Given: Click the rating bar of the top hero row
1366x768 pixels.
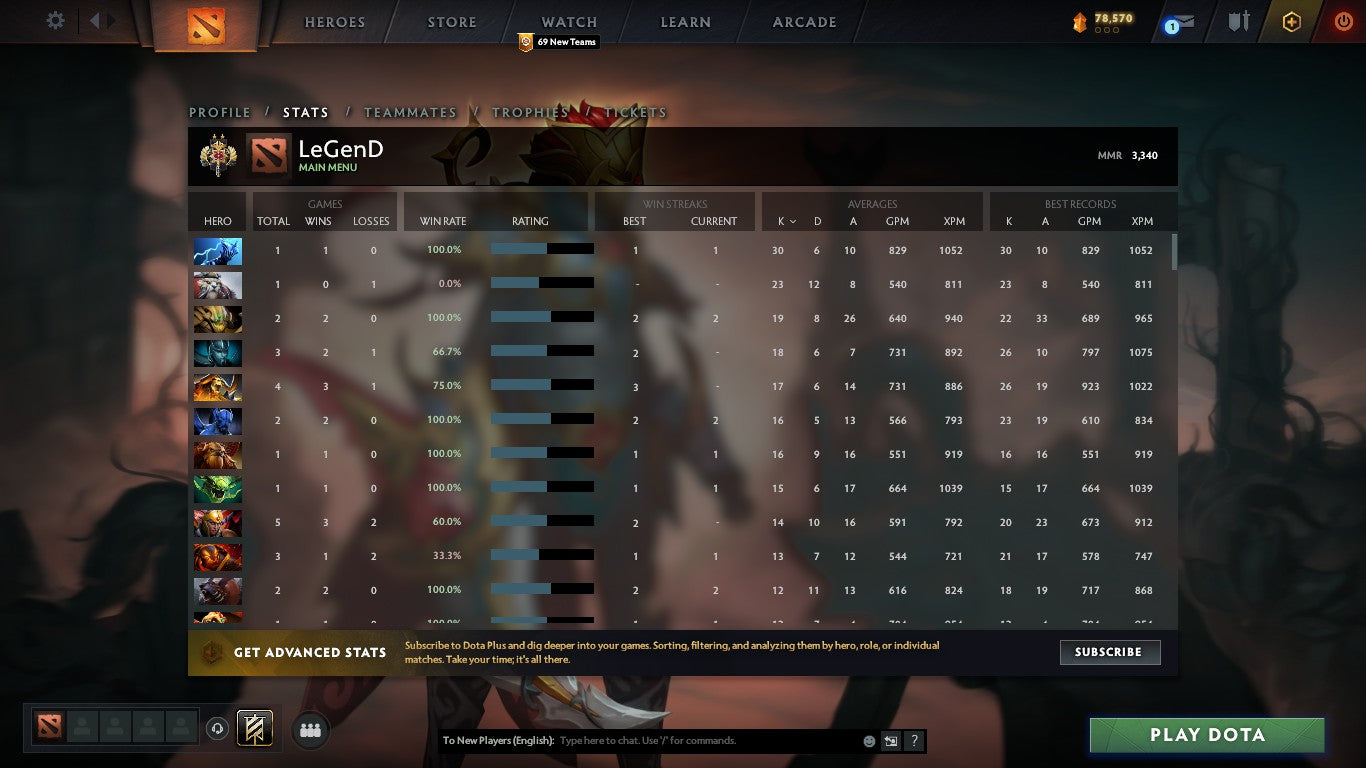Looking at the screenshot, I should 540,249.
